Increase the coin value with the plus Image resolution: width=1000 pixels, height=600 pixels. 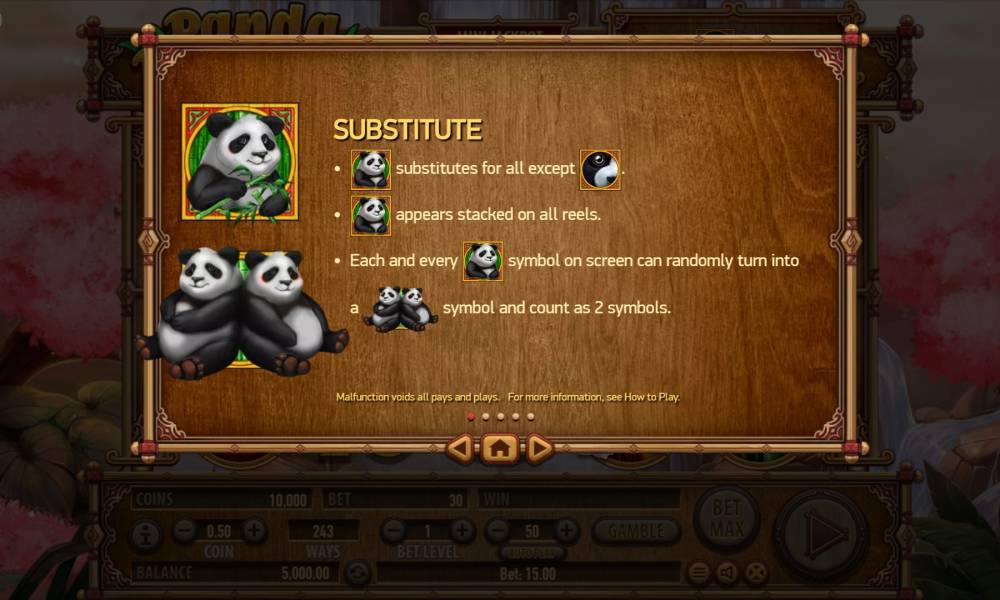tap(254, 531)
